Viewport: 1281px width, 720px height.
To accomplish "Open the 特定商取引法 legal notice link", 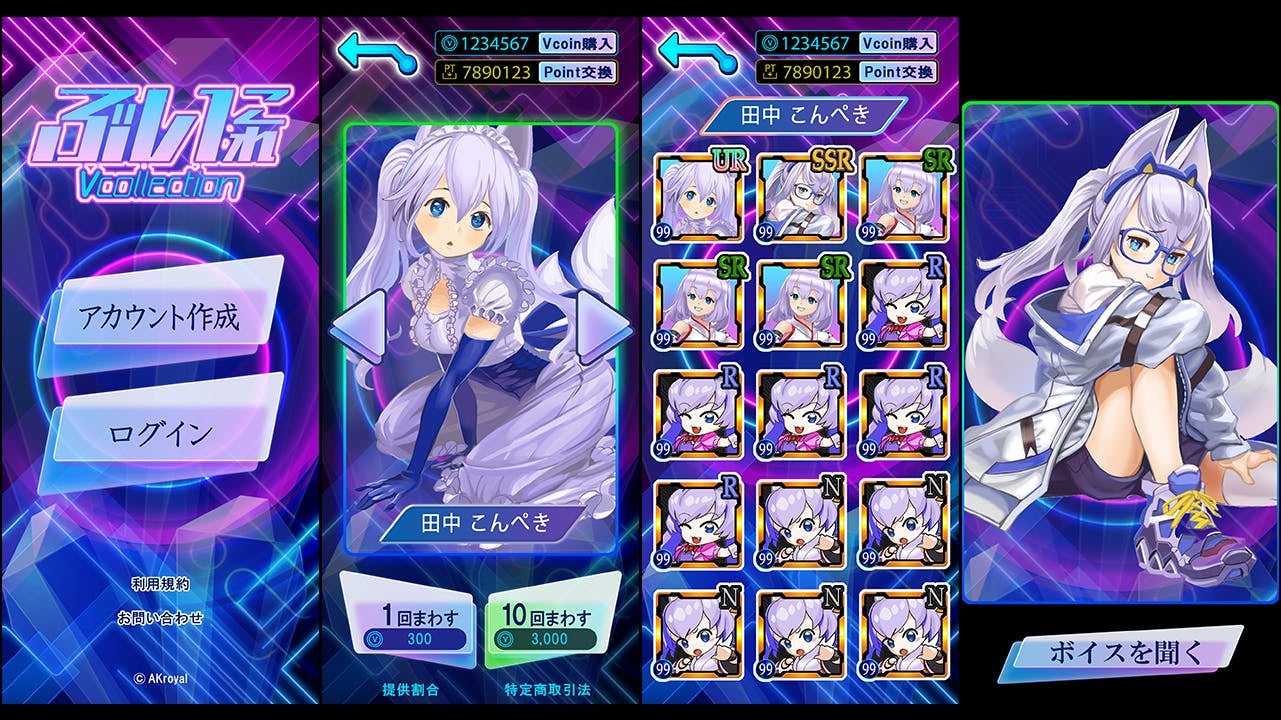I will 548,690.
